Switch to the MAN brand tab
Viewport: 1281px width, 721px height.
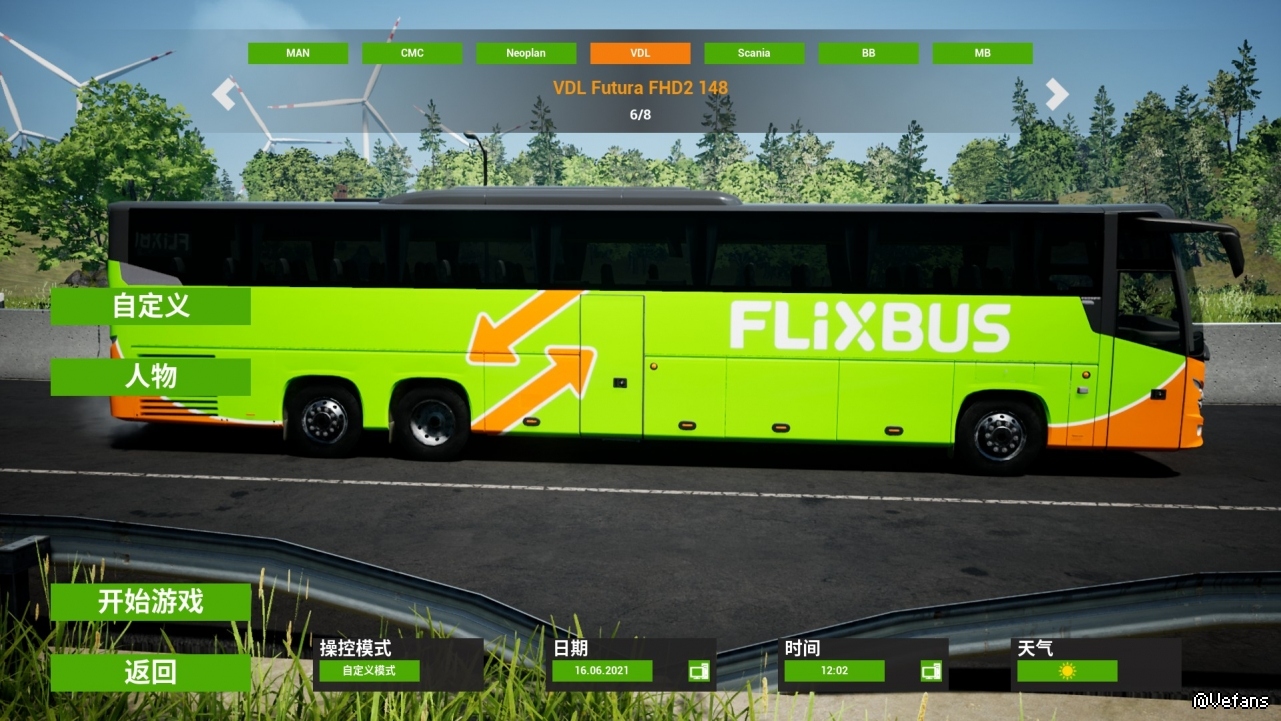[298, 54]
